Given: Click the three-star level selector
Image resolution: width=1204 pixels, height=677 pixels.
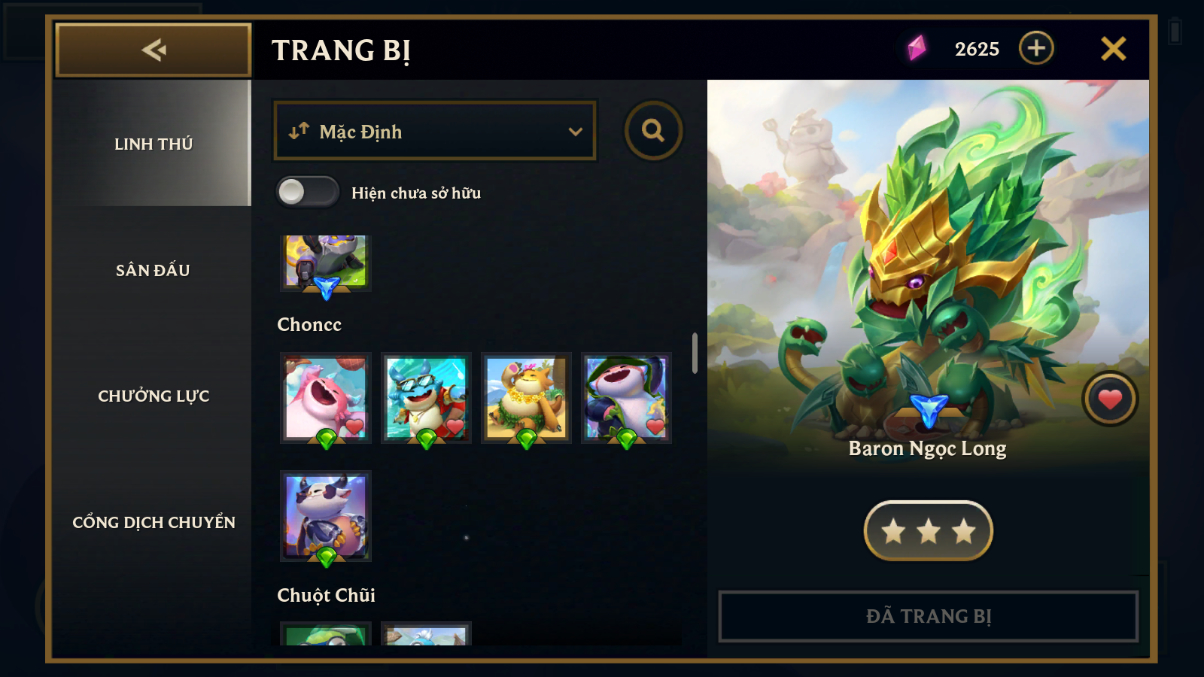Looking at the screenshot, I should pyautogui.click(x=928, y=531).
